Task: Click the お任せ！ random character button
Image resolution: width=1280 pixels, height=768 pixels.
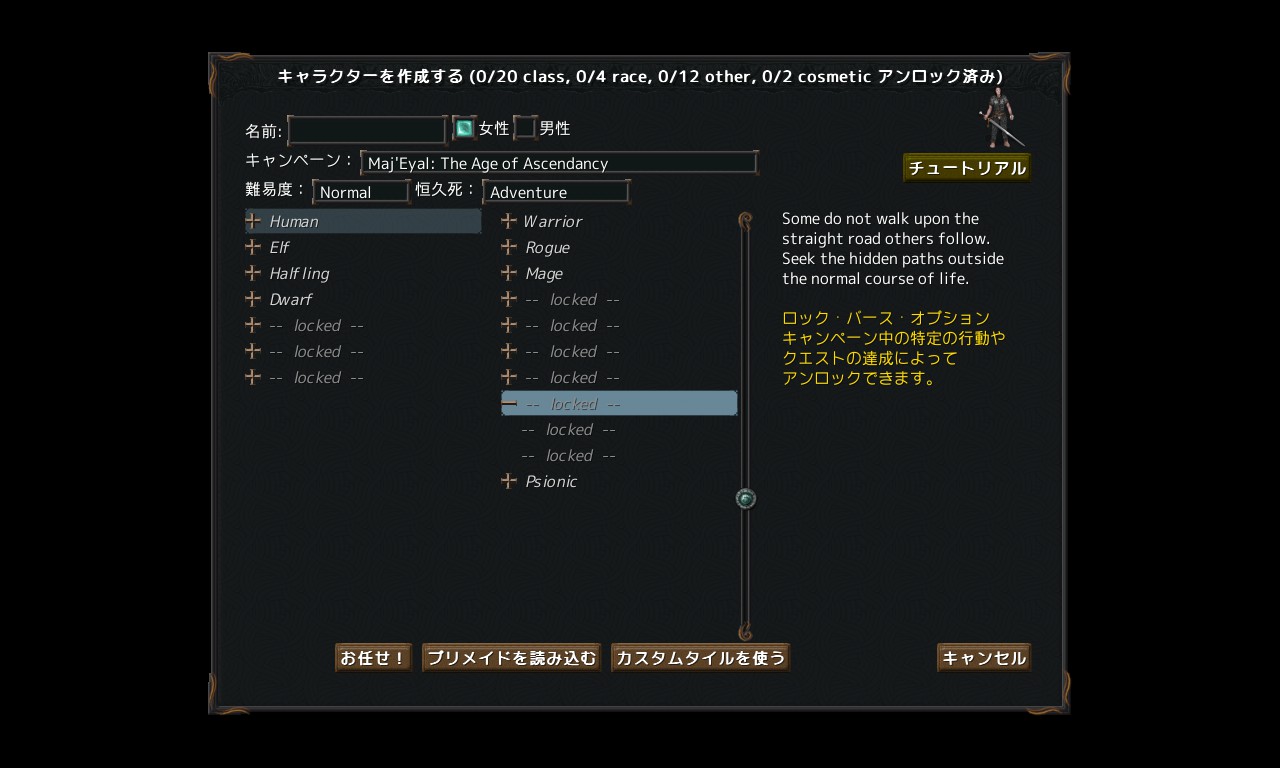Action: (x=372, y=657)
